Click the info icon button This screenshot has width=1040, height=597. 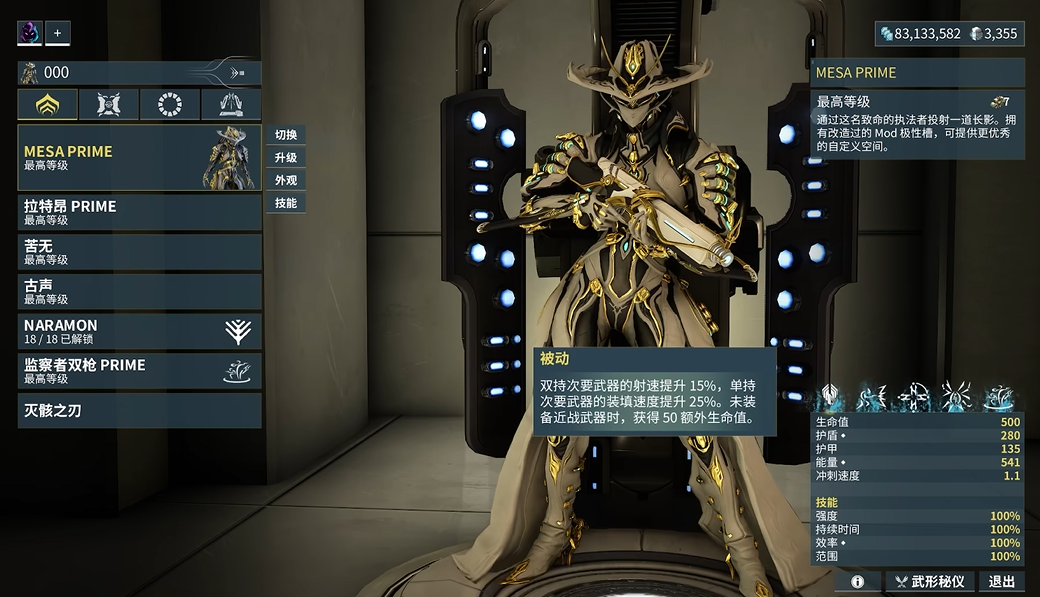(857, 581)
